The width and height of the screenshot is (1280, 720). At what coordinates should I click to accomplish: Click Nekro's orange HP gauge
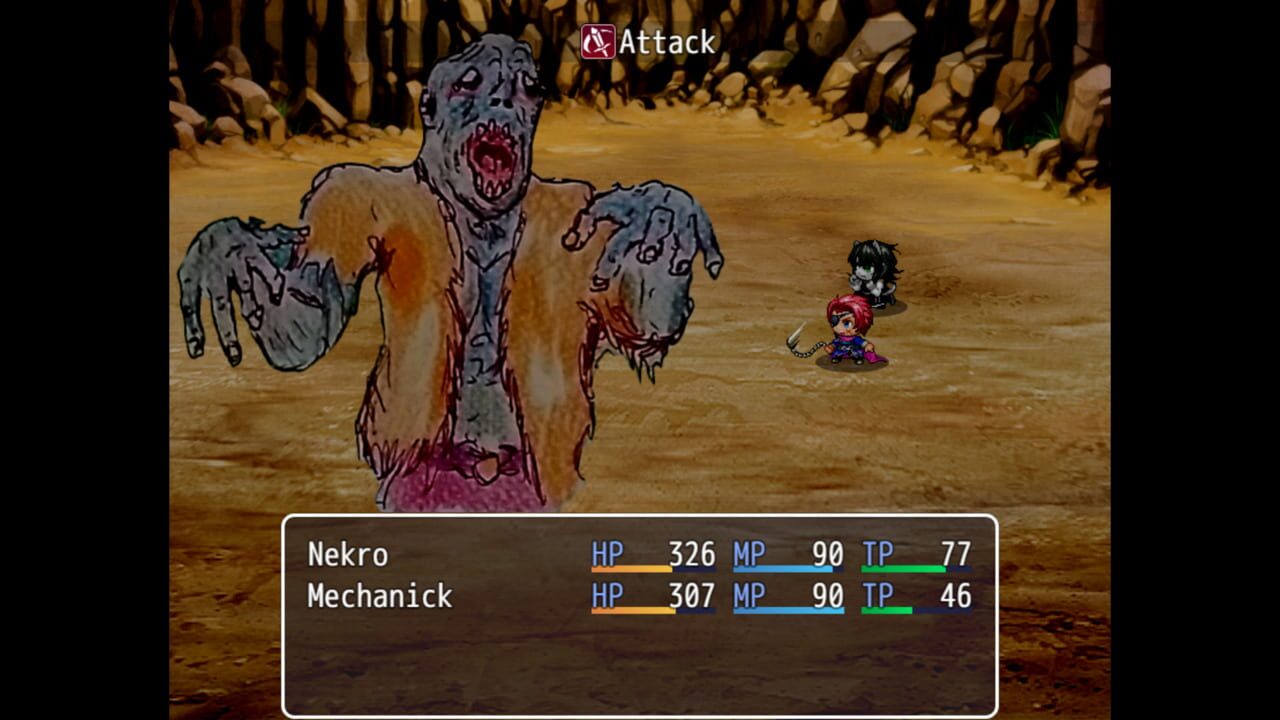tap(632, 569)
